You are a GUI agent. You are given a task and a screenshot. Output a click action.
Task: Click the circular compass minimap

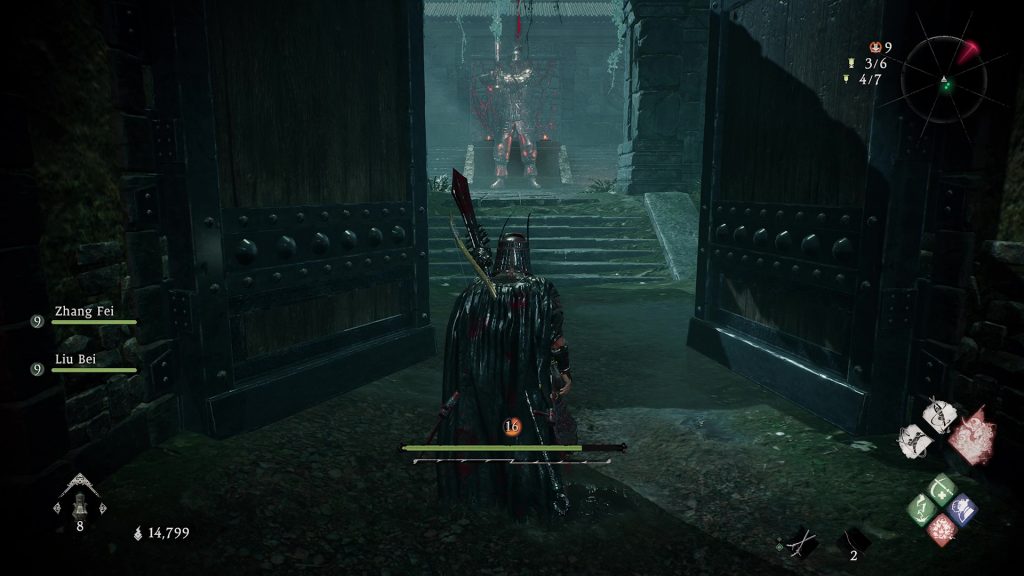943,80
